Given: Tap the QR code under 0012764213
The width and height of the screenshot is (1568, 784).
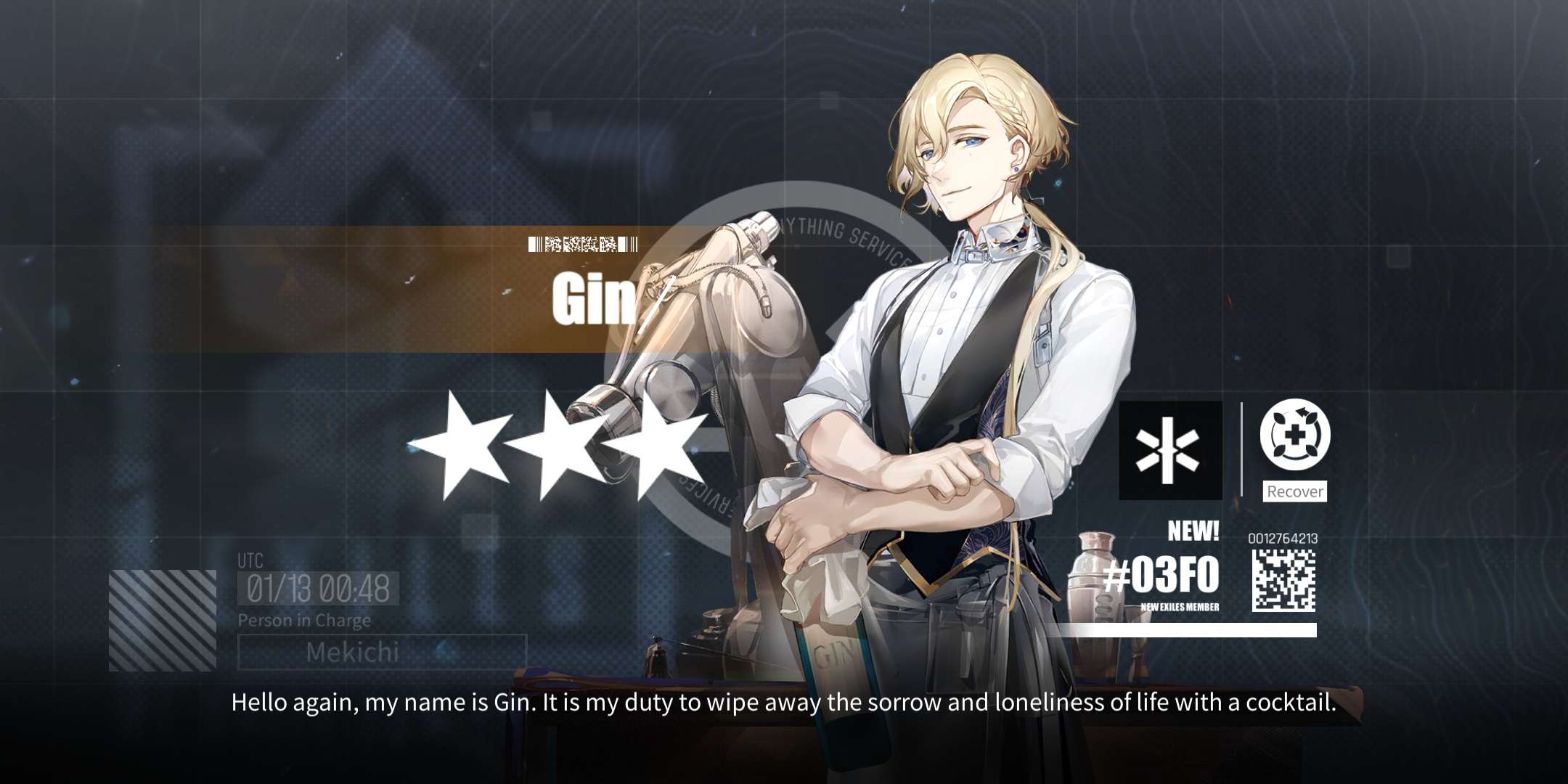Looking at the screenshot, I should click(x=1283, y=580).
